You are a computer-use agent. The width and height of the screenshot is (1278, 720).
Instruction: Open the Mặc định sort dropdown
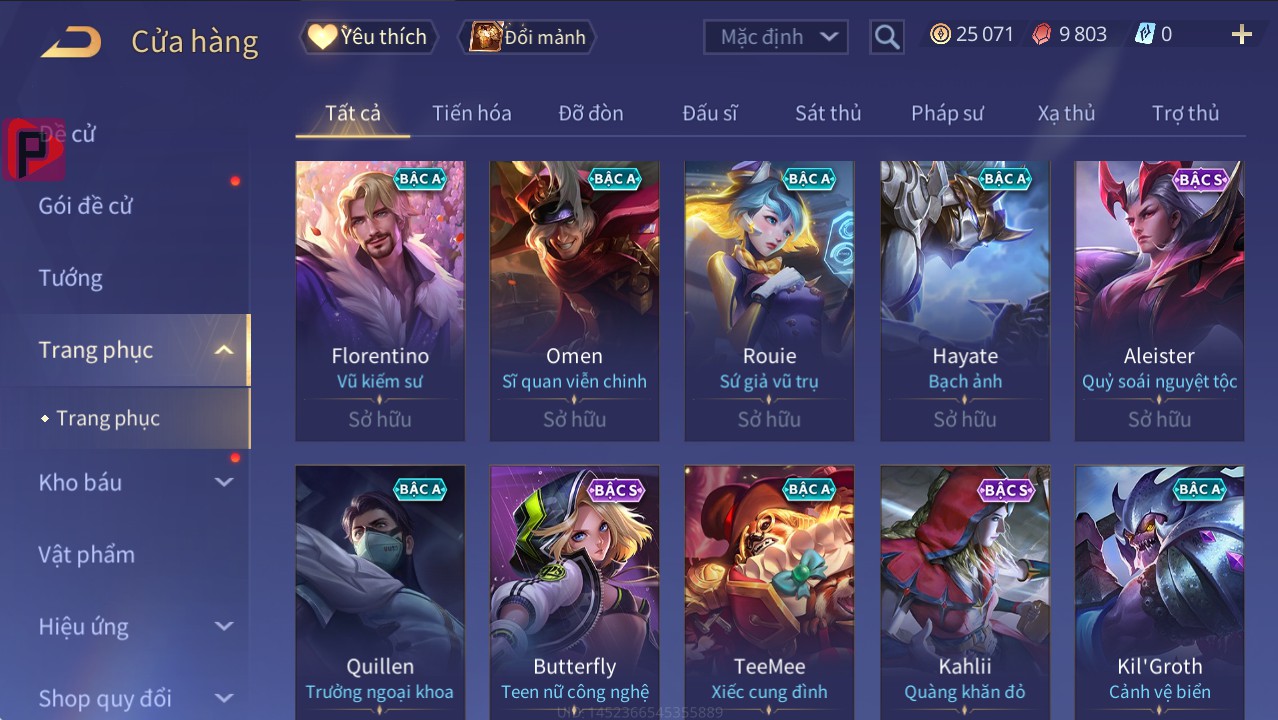776,37
